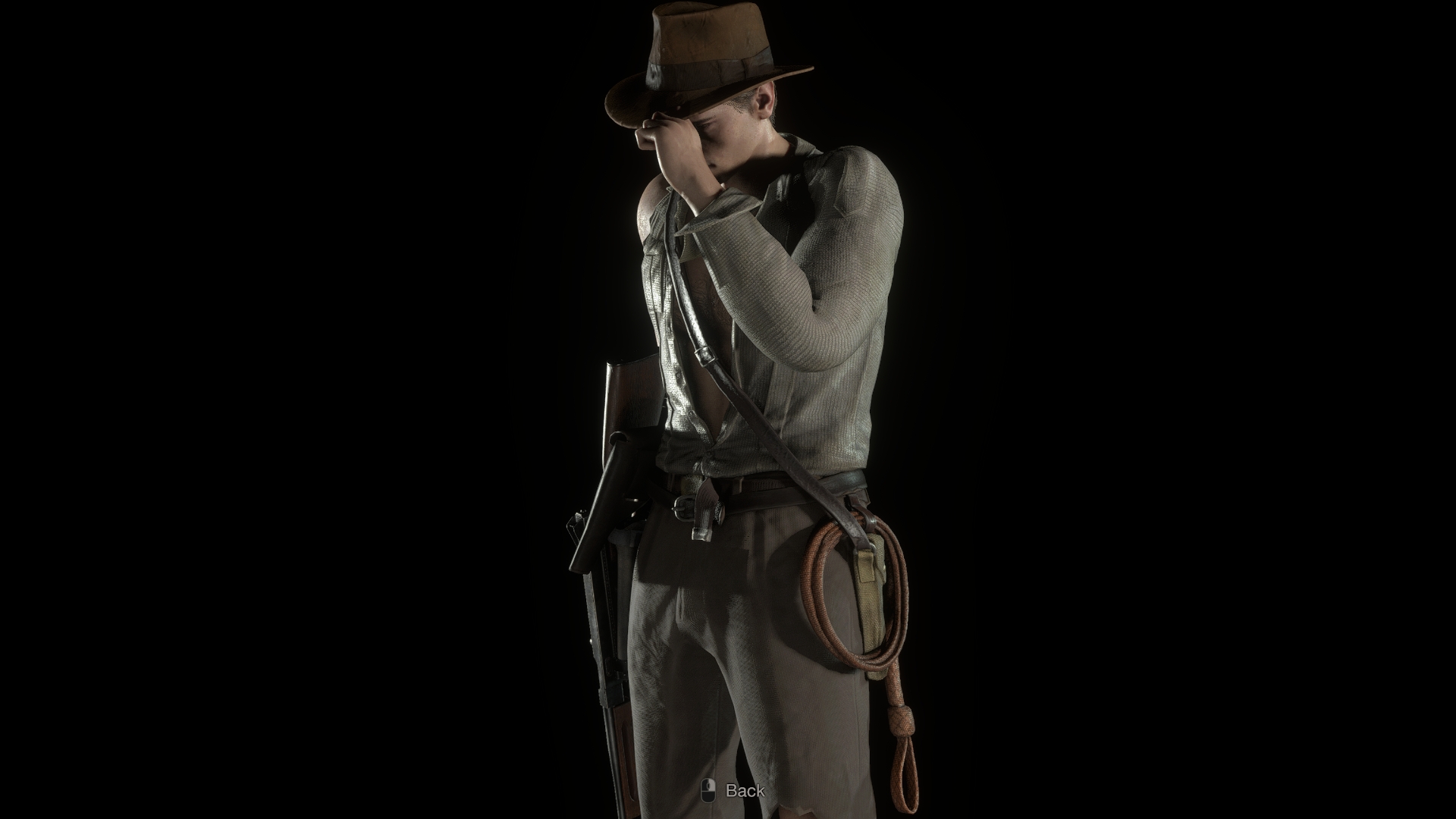
Task: Click the mouse button icon beside Back
Action: tap(708, 791)
